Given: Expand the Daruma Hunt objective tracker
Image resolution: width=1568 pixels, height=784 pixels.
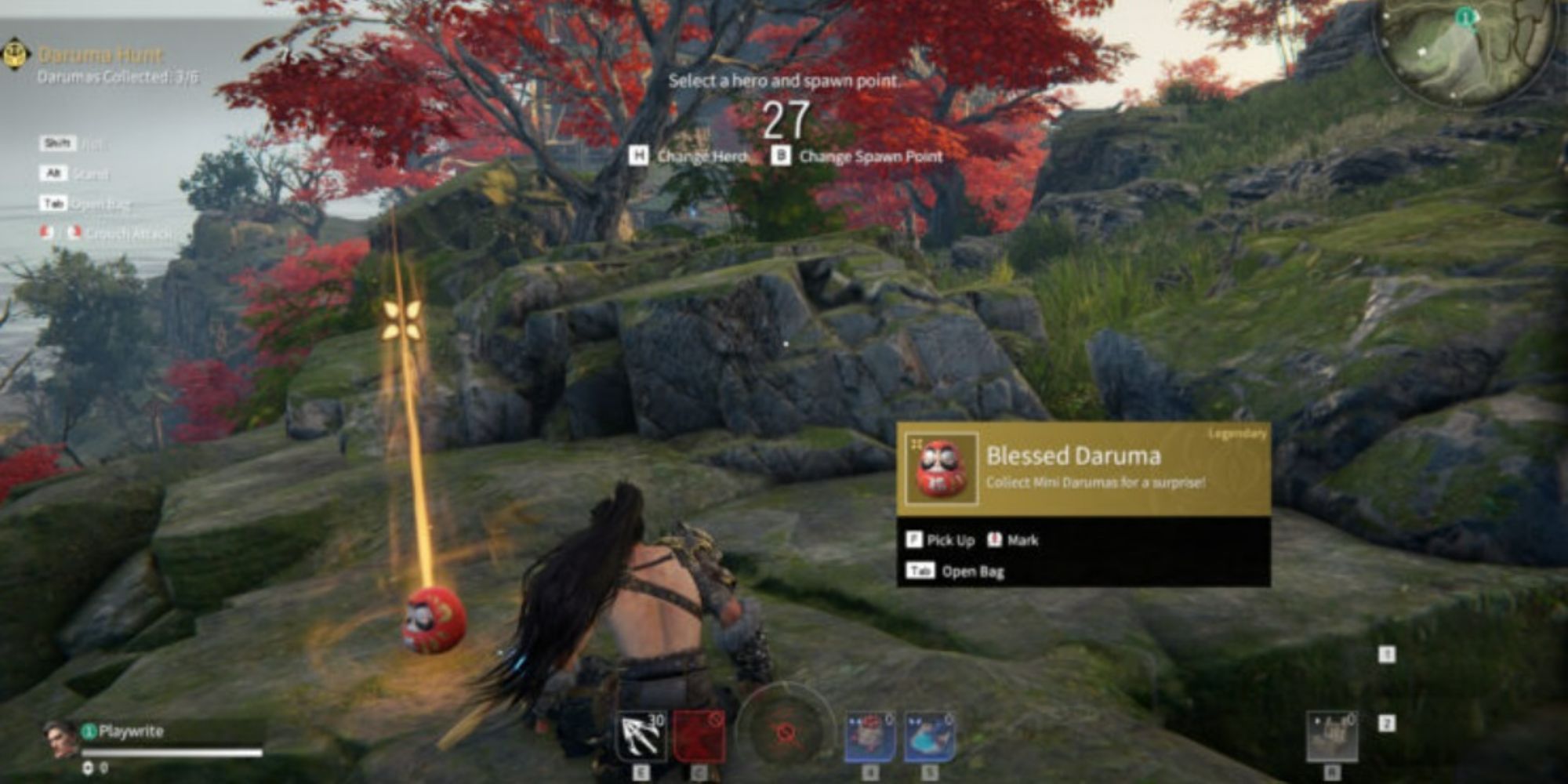Looking at the screenshot, I should (x=102, y=55).
